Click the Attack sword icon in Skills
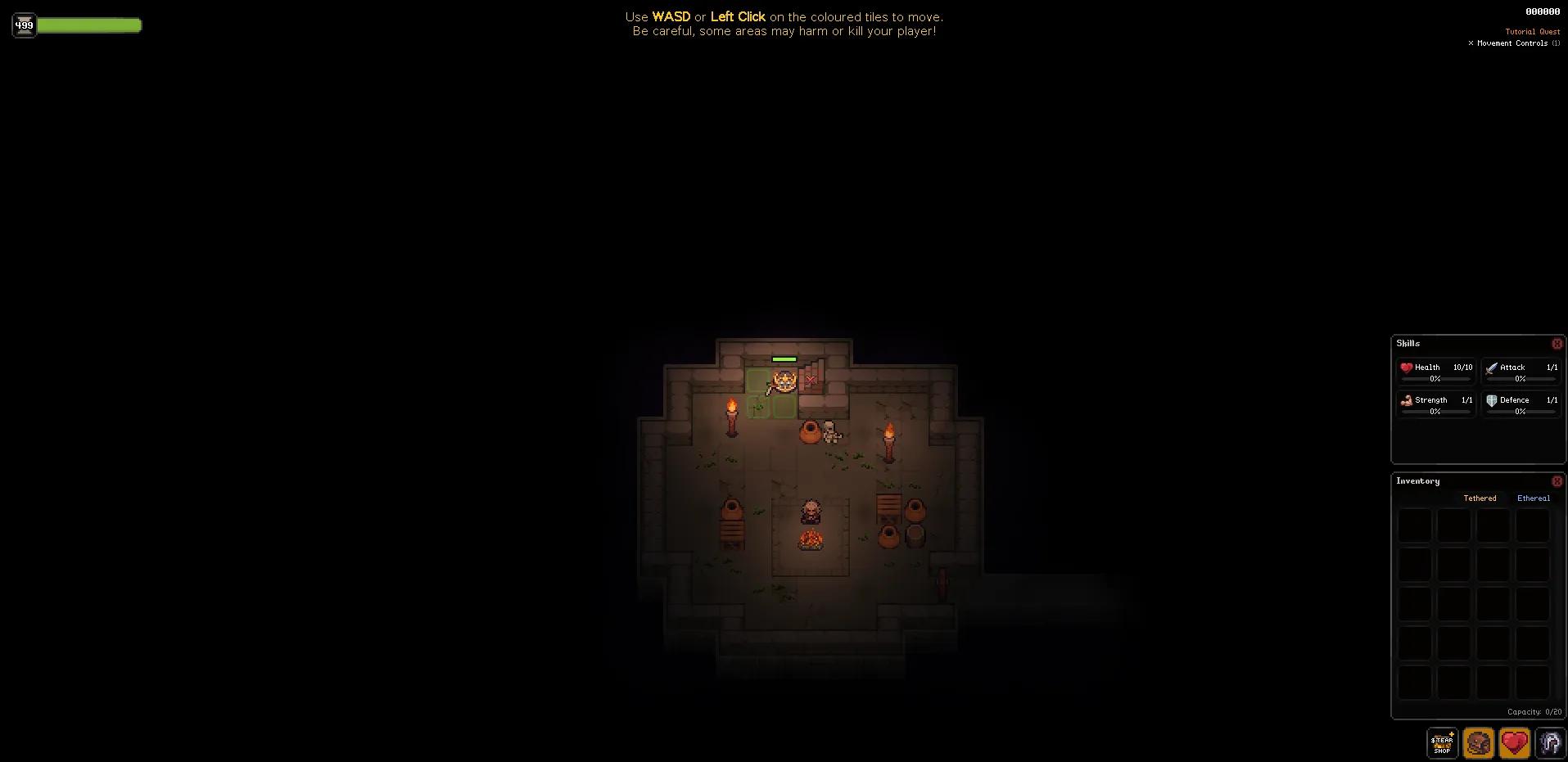 [1493, 367]
